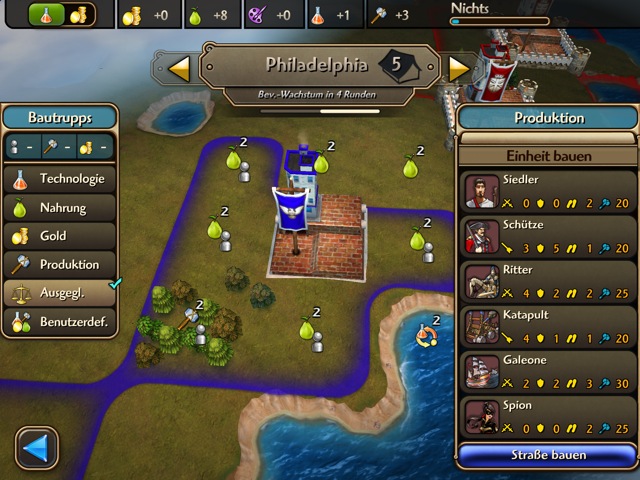
Task: Toggle the science and gold button
Action: pyautogui.click(x=60, y=15)
